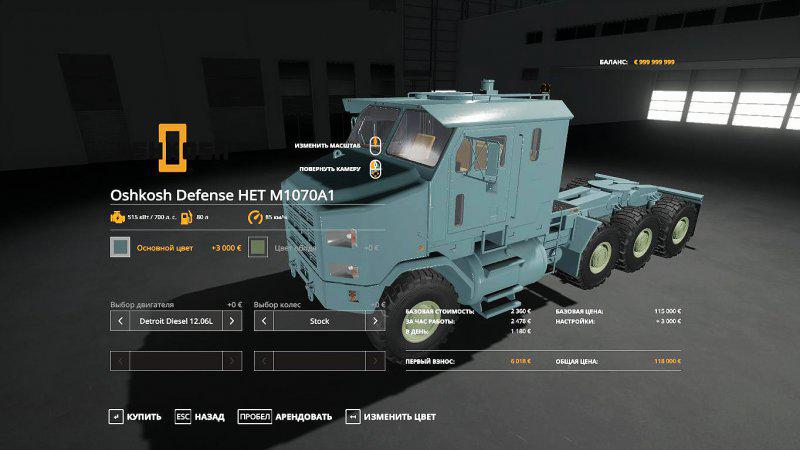Select previous wheel option before Stock
The image size is (800, 450).
[x=264, y=321]
